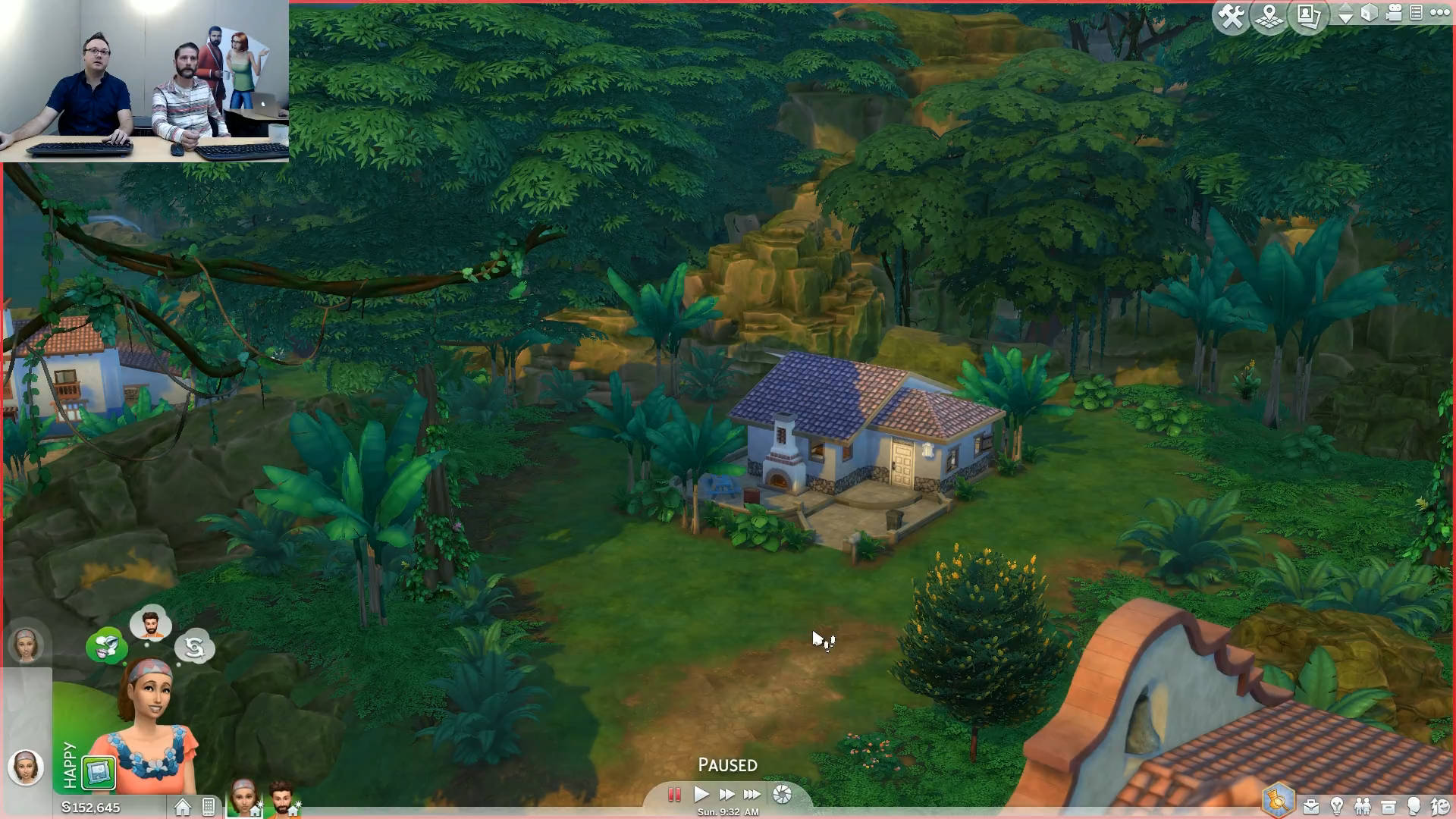The image size is (1456, 819).
Task: Open the Skills lightbulb panel
Action: point(1337,806)
